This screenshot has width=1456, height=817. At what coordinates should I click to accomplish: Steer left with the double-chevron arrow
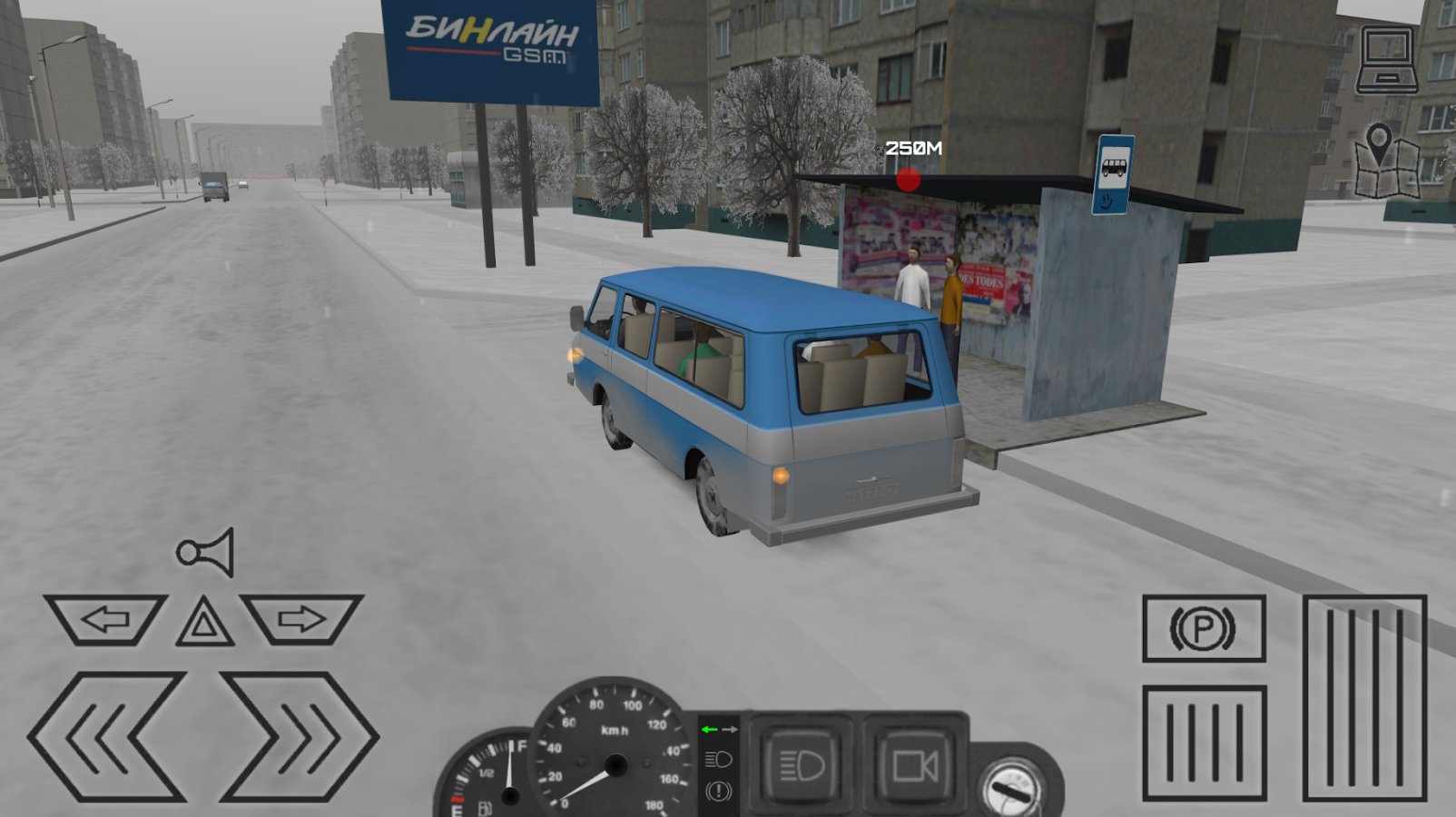coord(107,736)
